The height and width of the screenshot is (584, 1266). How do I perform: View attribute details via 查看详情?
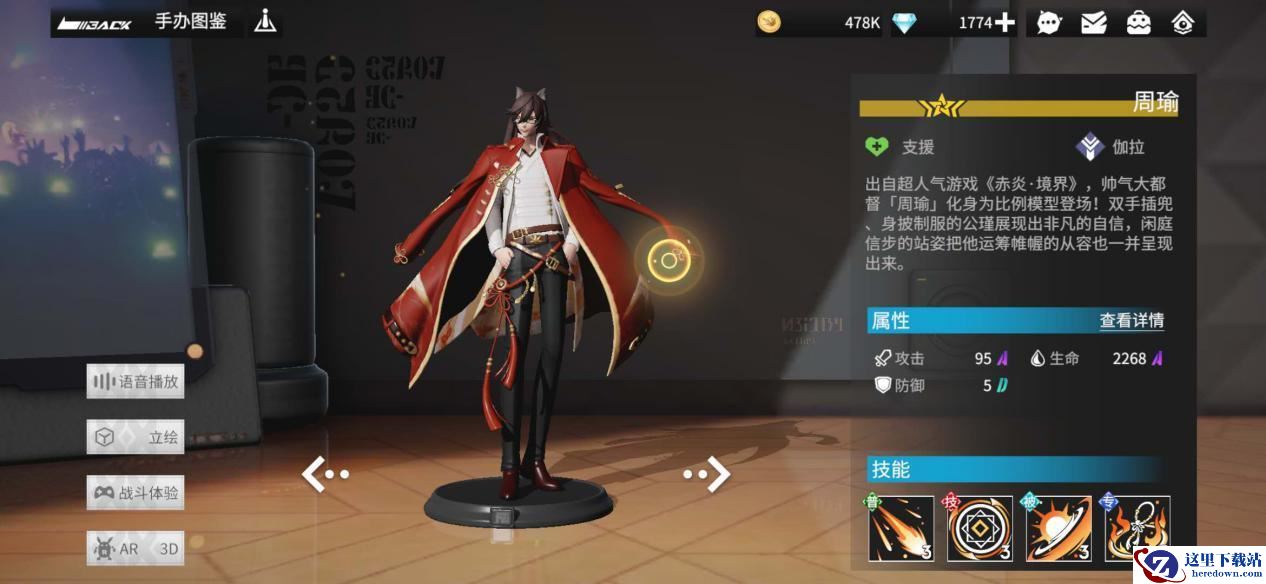point(1131,321)
